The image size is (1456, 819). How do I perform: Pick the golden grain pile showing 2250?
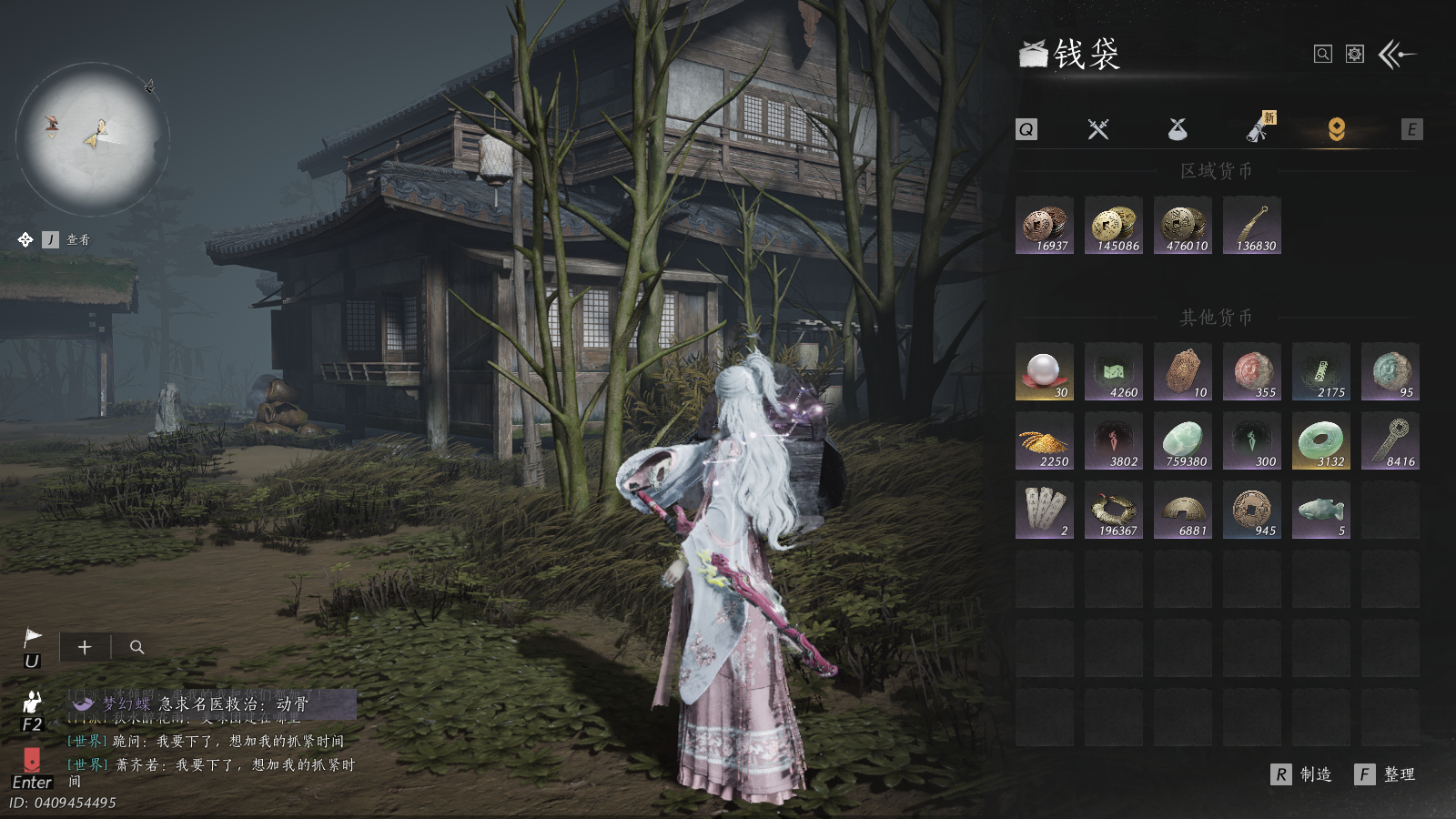click(1045, 441)
